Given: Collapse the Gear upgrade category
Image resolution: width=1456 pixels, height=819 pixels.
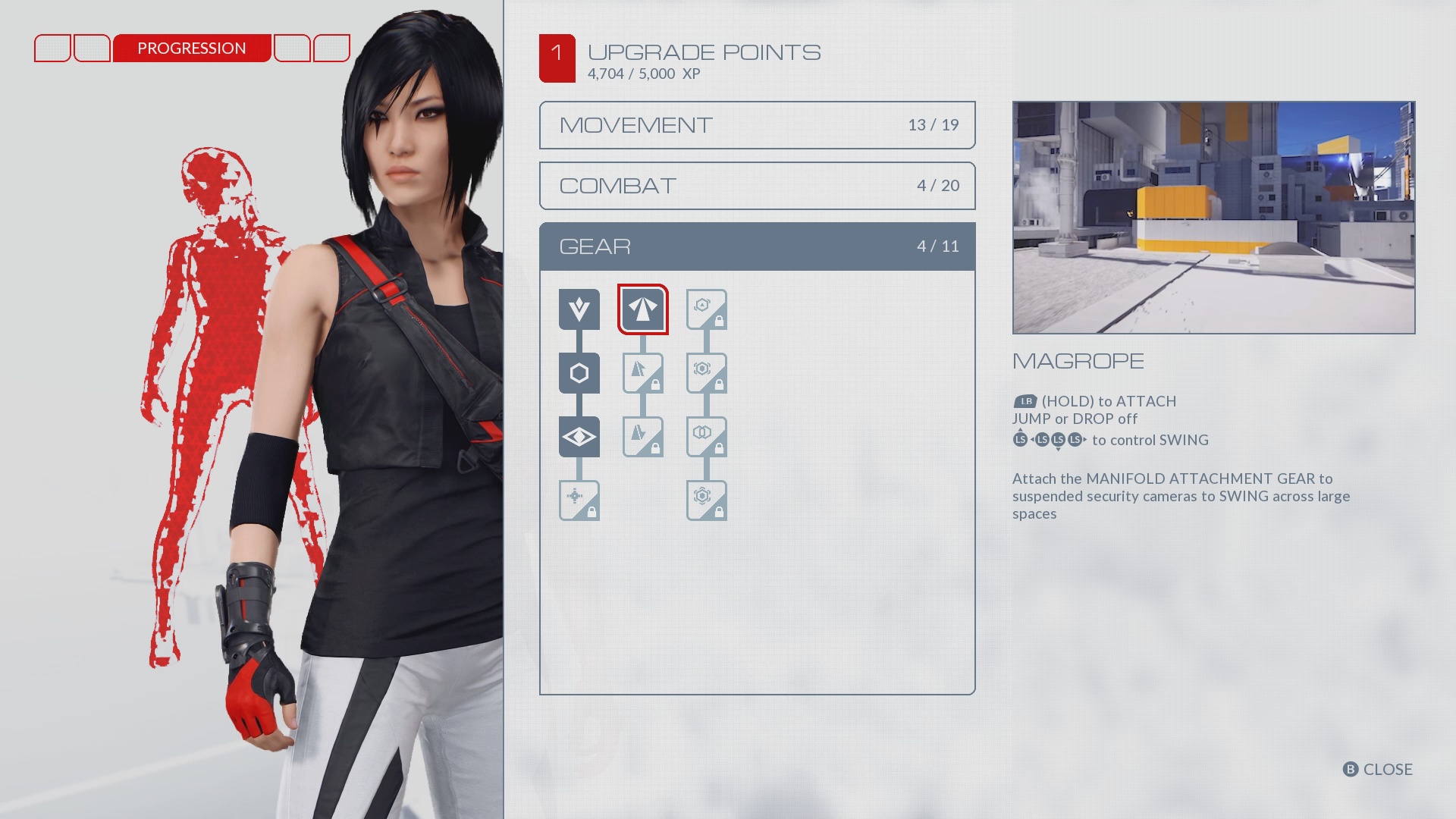Looking at the screenshot, I should 757,246.
